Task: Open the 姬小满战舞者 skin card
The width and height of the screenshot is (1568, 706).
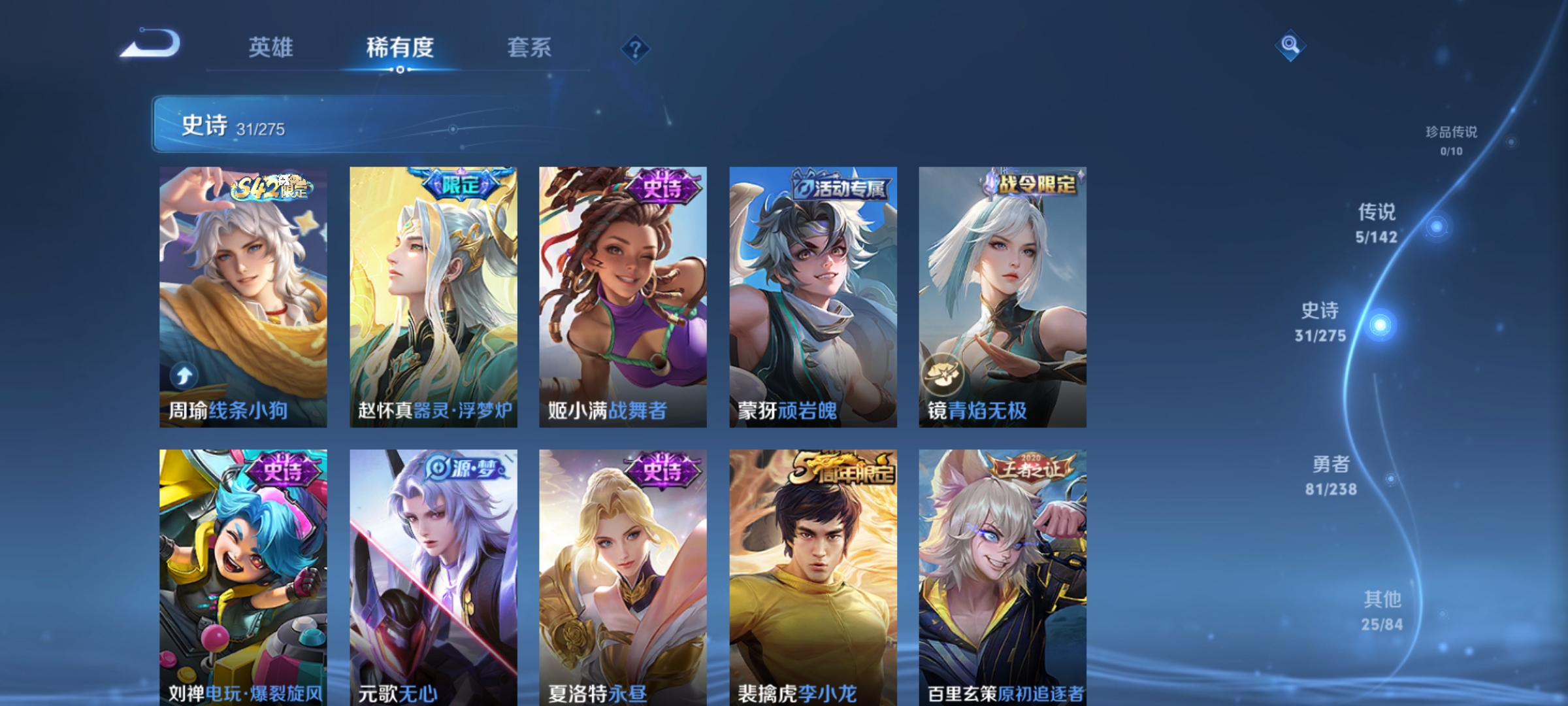Action: click(x=621, y=294)
